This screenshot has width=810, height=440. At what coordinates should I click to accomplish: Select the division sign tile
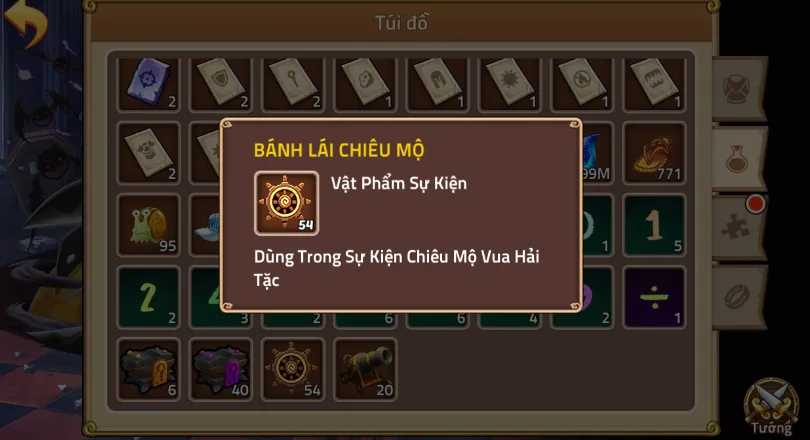(x=655, y=297)
